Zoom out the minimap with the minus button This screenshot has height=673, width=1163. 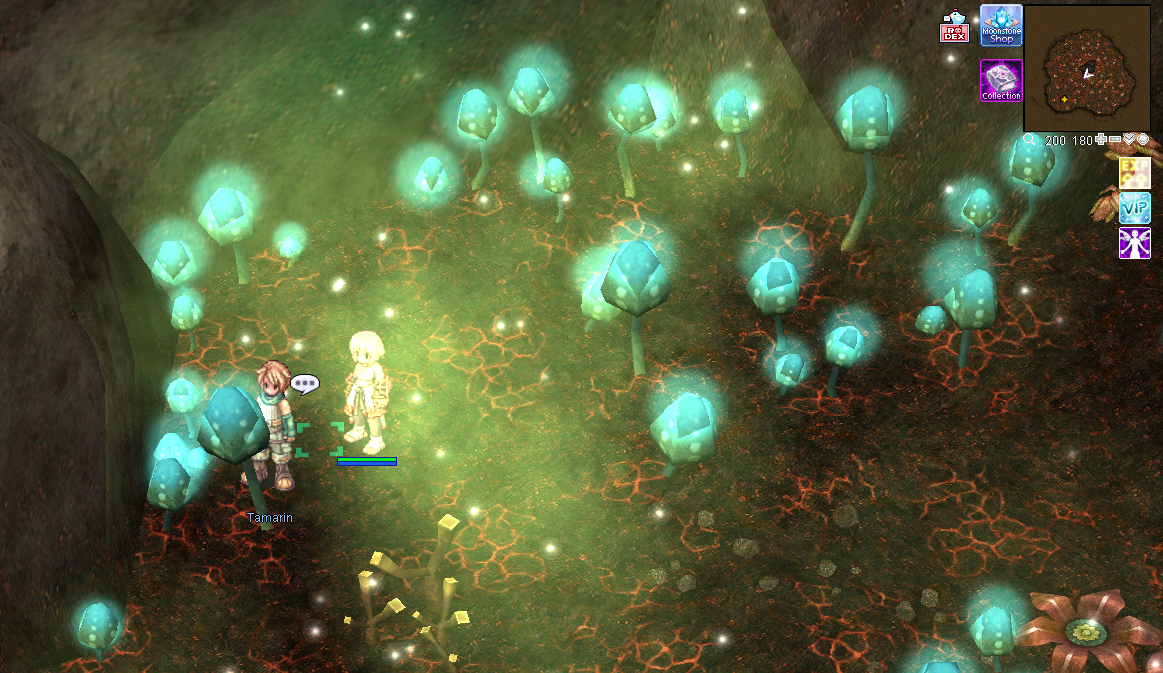[x=1115, y=140]
